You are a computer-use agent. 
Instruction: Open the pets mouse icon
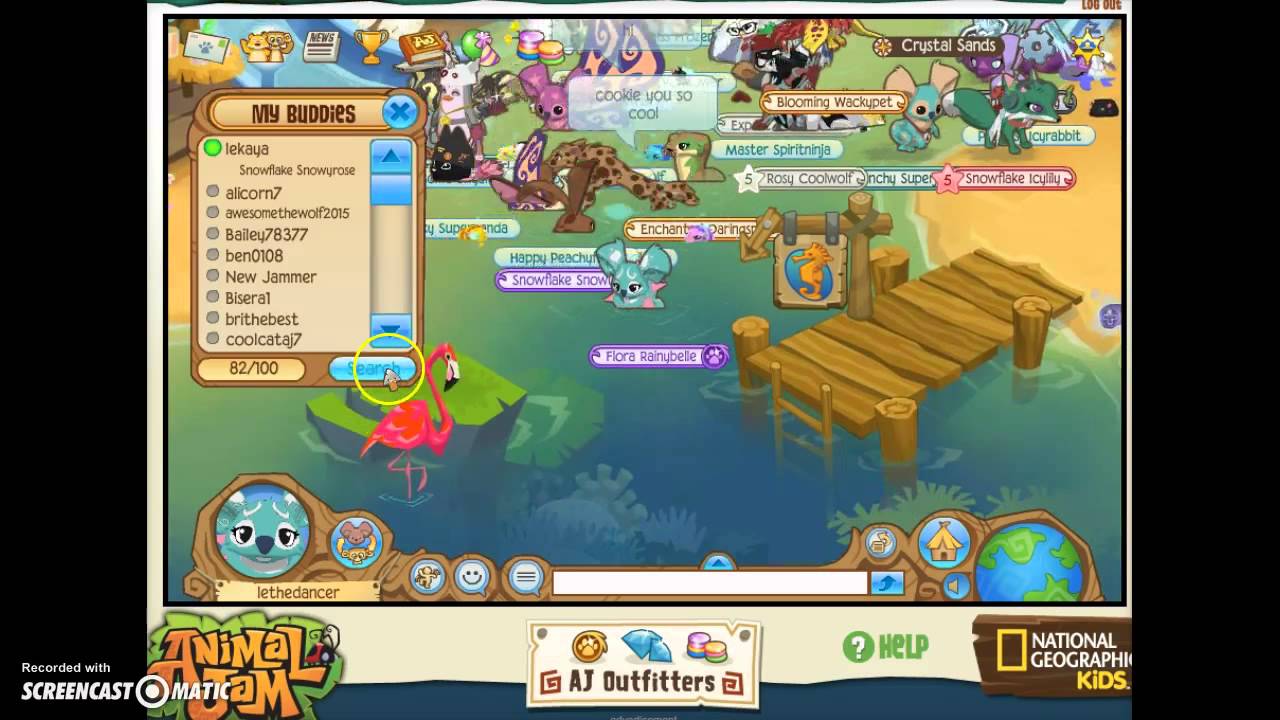pyautogui.click(x=358, y=542)
